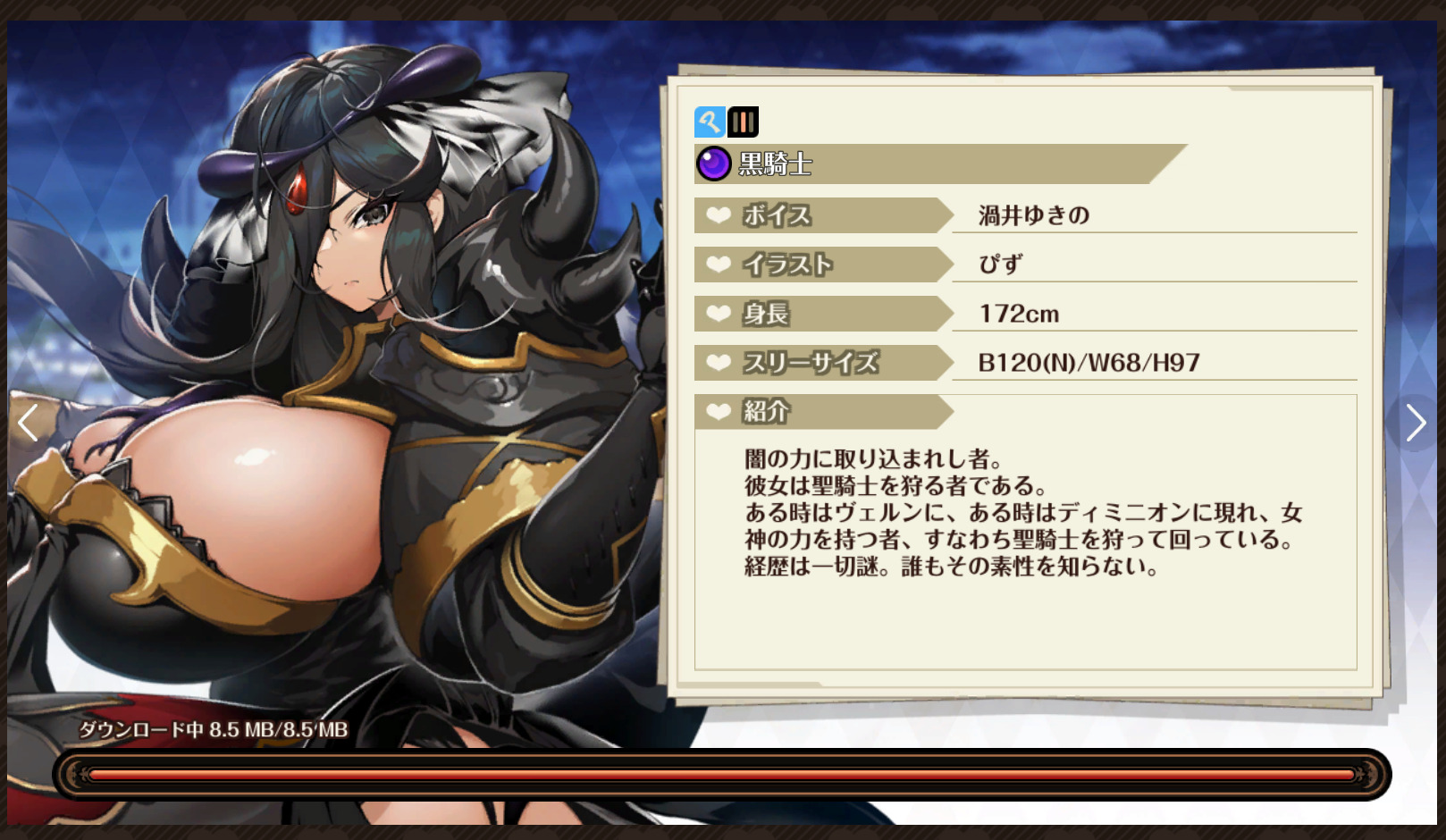1446x840 pixels.
Task: Show the previous character profile
Action: [28, 423]
